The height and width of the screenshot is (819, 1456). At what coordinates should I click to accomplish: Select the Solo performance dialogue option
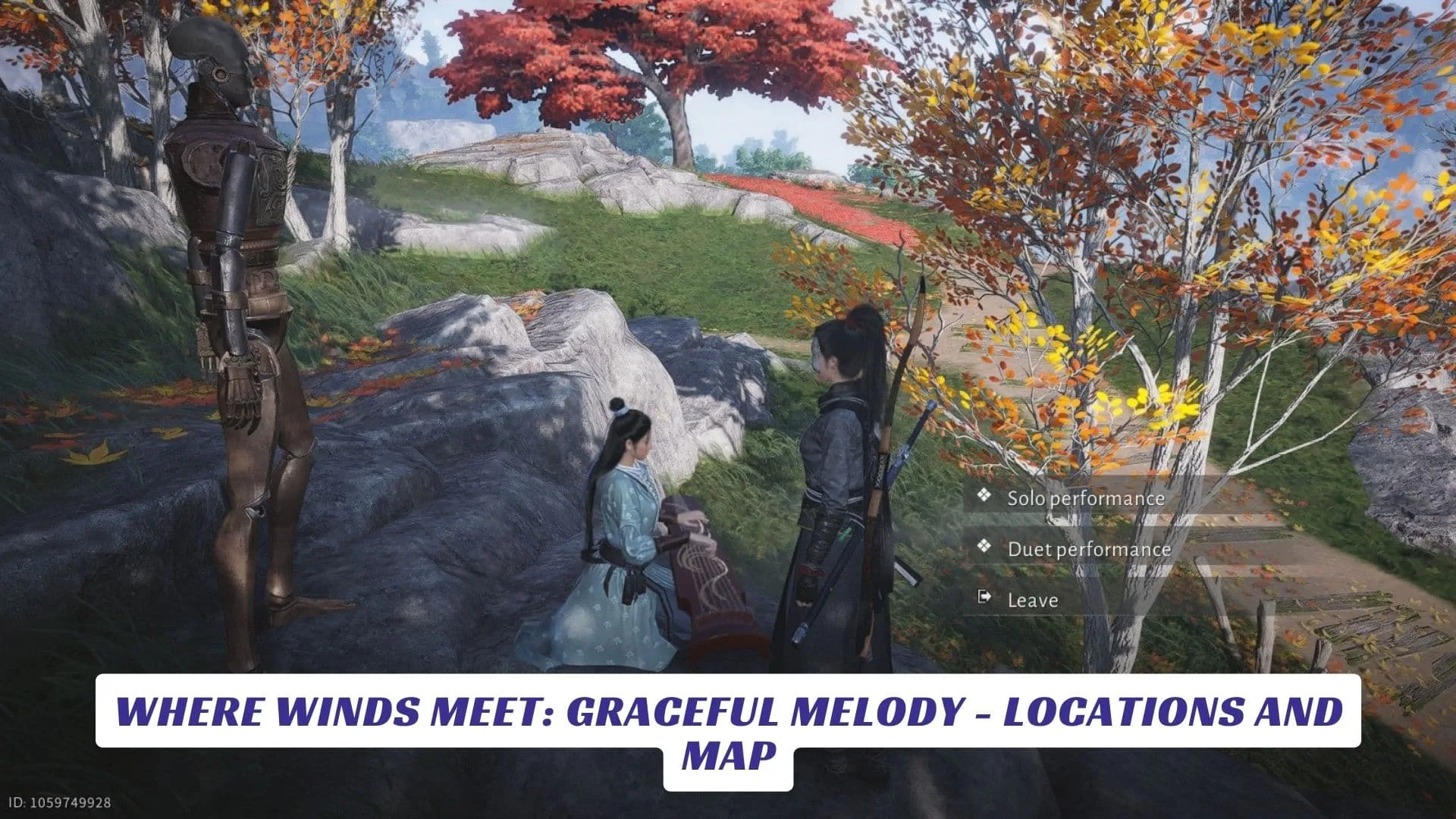(x=1086, y=498)
